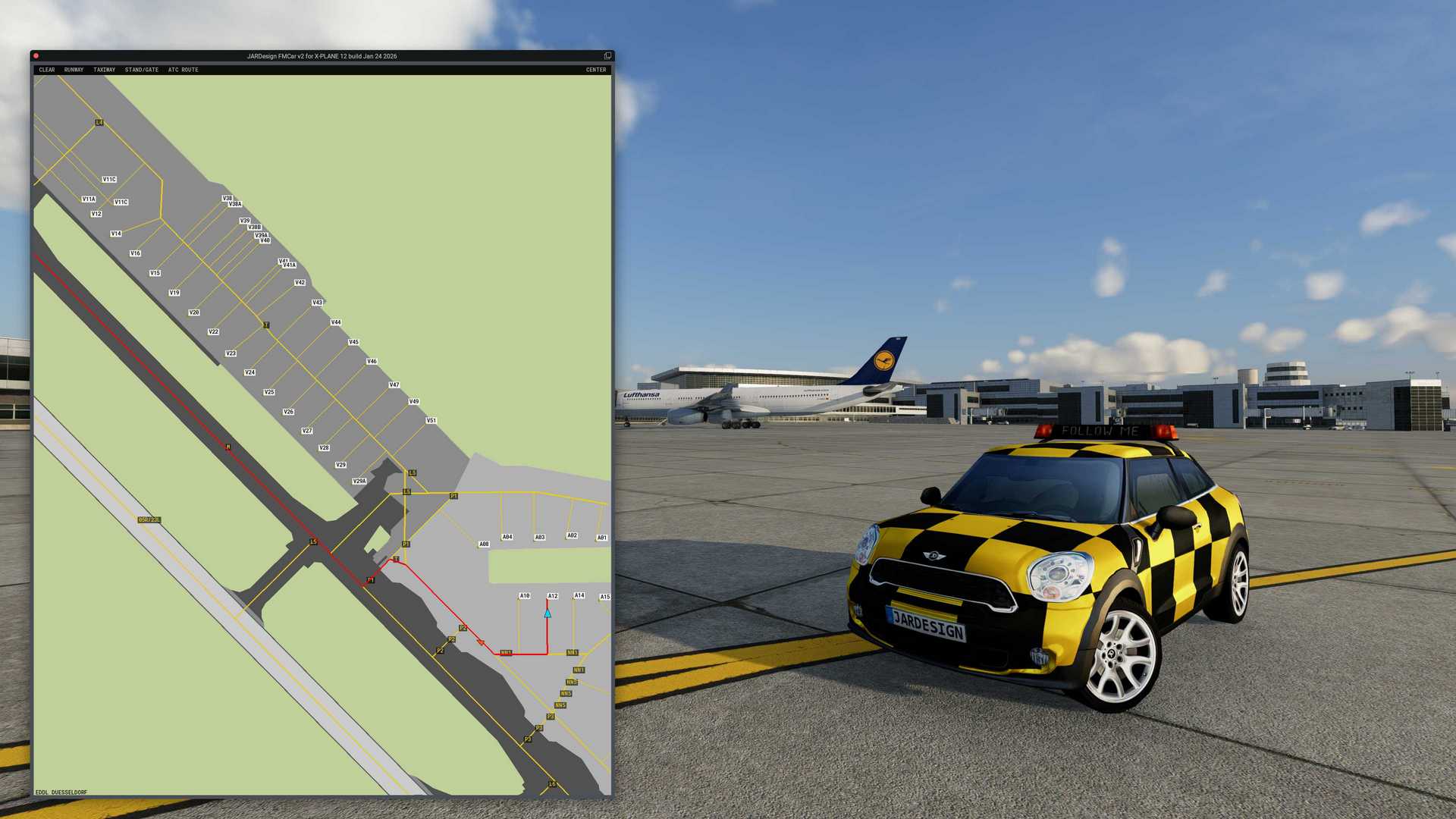Screen dimensions: 1456x819
Task: Pick stand V29A on the map
Action: [x=359, y=481]
